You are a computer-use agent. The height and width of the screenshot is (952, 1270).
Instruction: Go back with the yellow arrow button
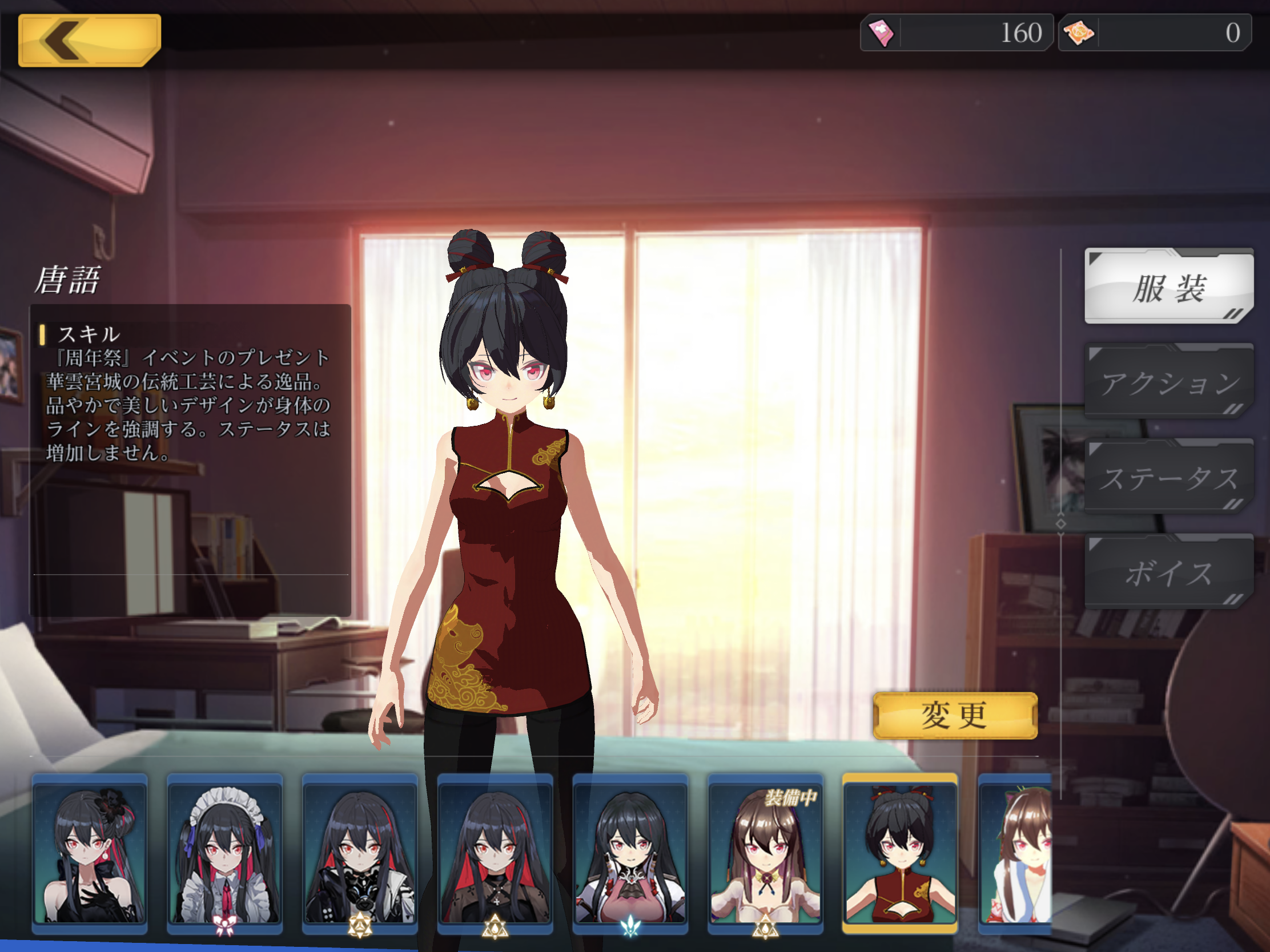[x=89, y=40]
